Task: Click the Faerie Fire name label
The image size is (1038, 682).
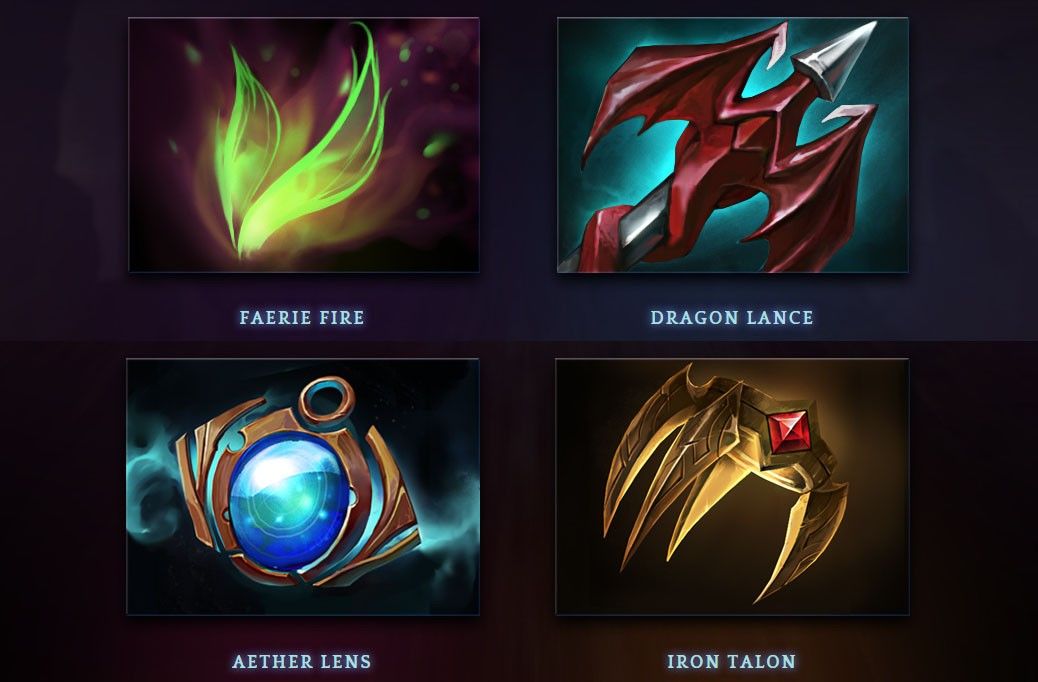Action: click(x=302, y=318)
